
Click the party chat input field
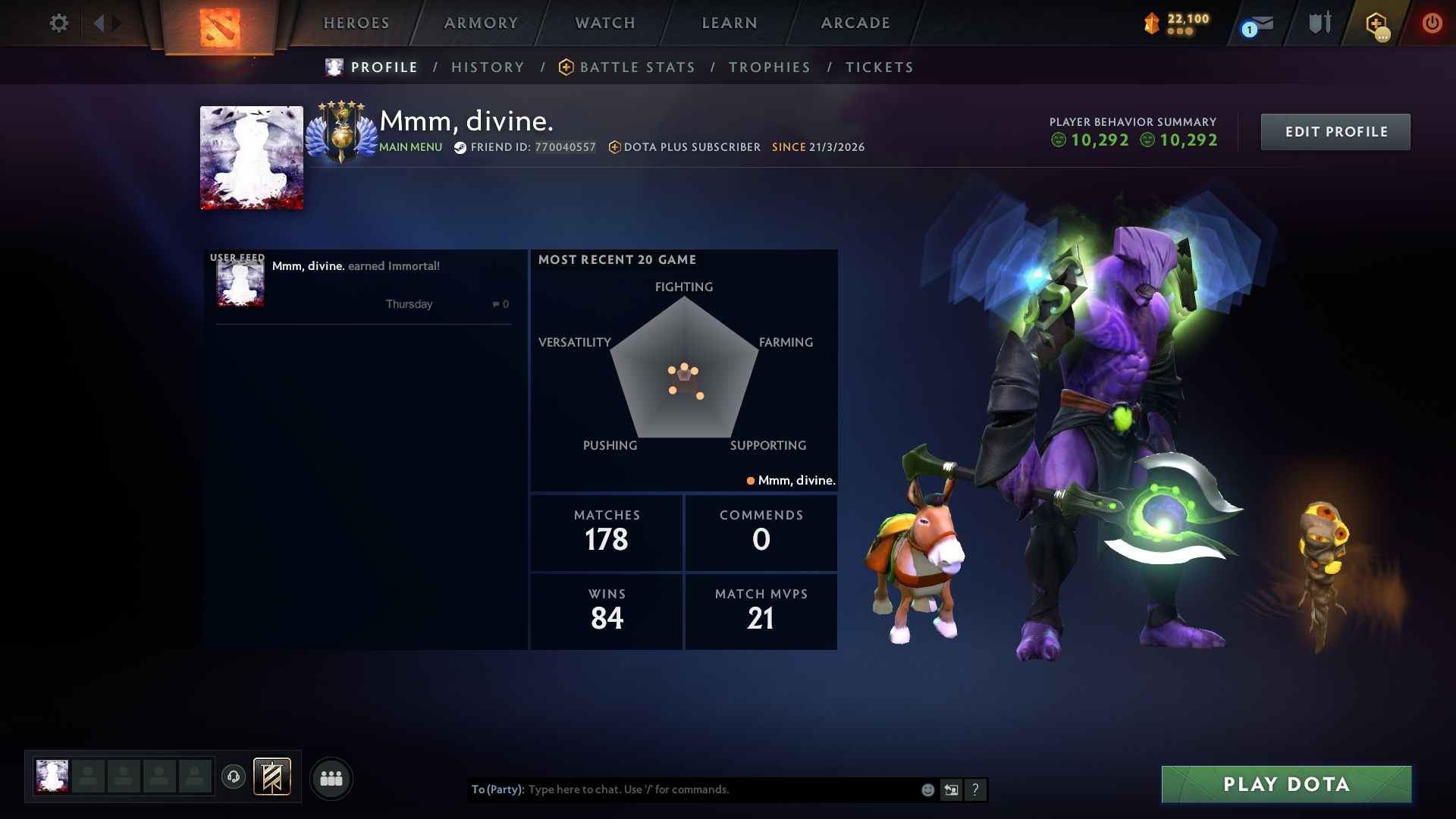click(x=720, y=789)
